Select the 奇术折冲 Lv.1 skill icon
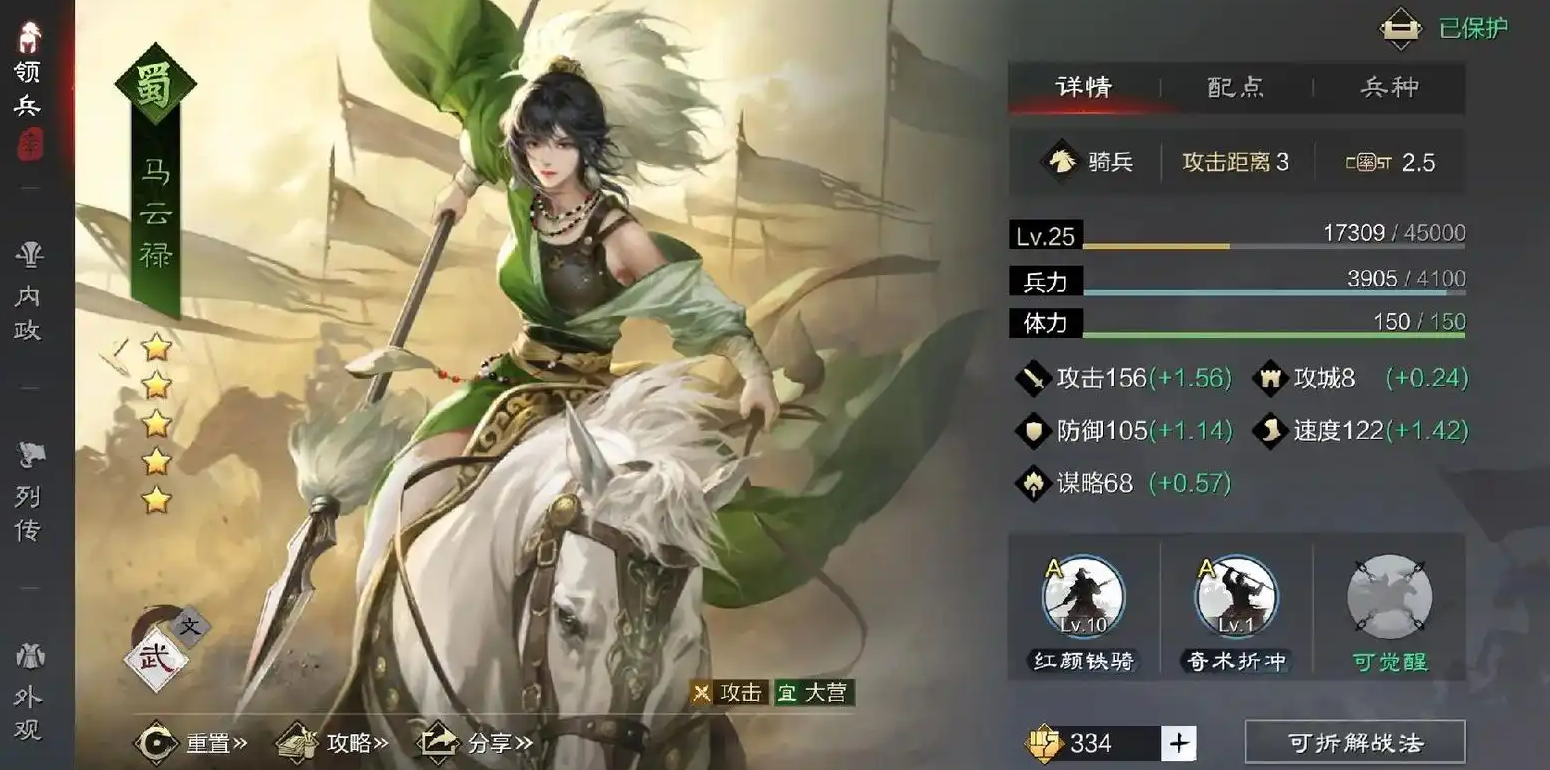1550x770 pixels. click(1236, 597)
